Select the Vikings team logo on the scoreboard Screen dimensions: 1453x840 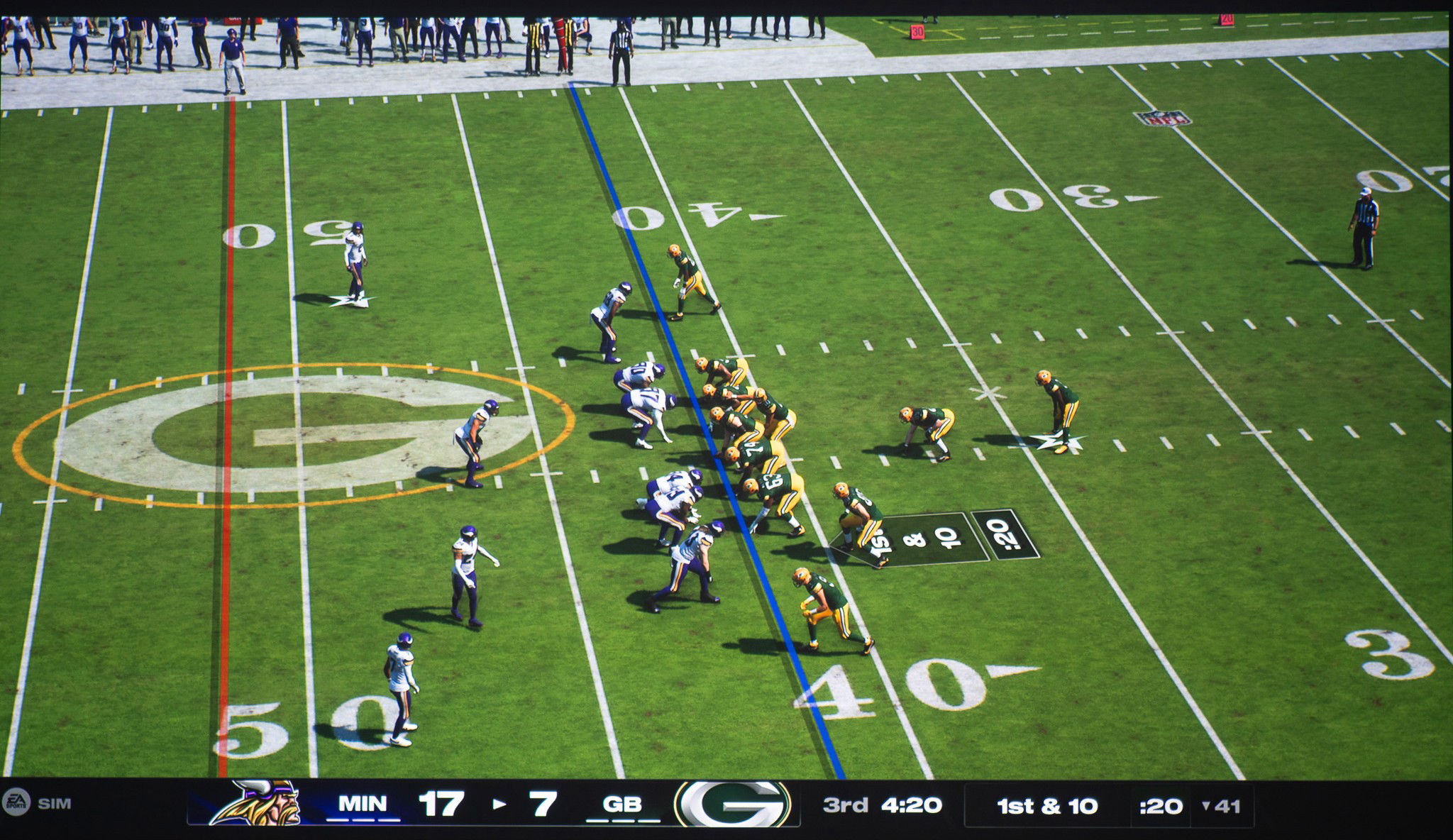pos(263,802)
